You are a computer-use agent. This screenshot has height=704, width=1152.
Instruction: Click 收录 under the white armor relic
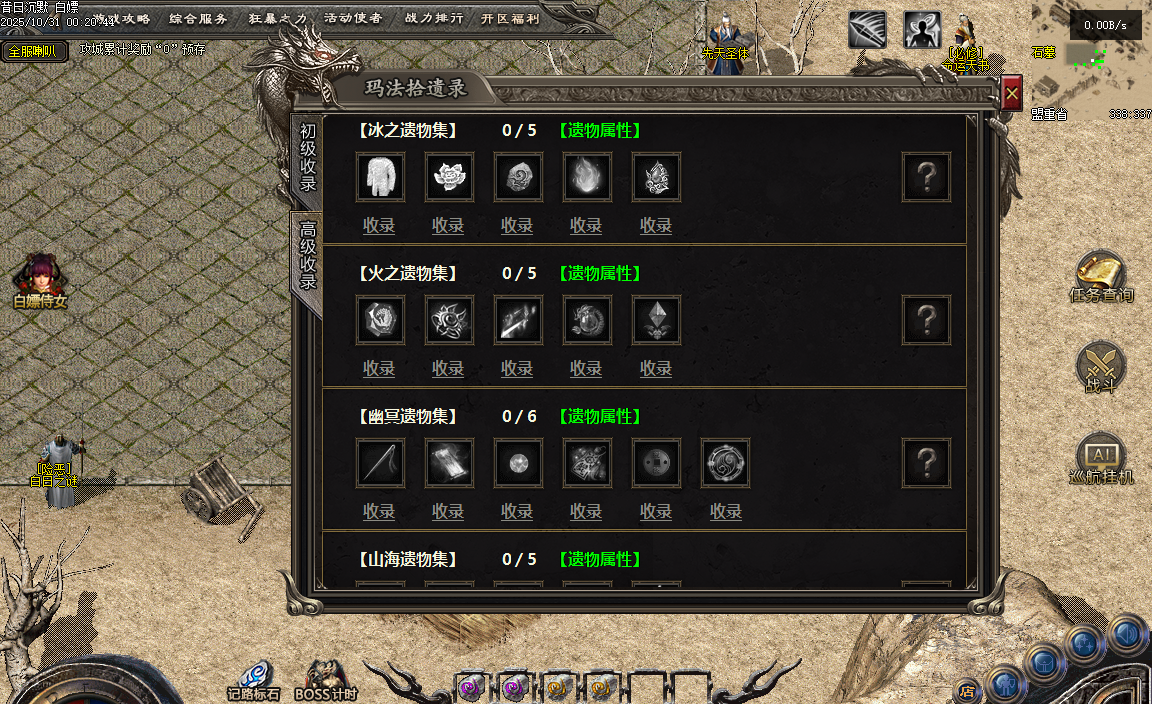(x=379, y=226)
